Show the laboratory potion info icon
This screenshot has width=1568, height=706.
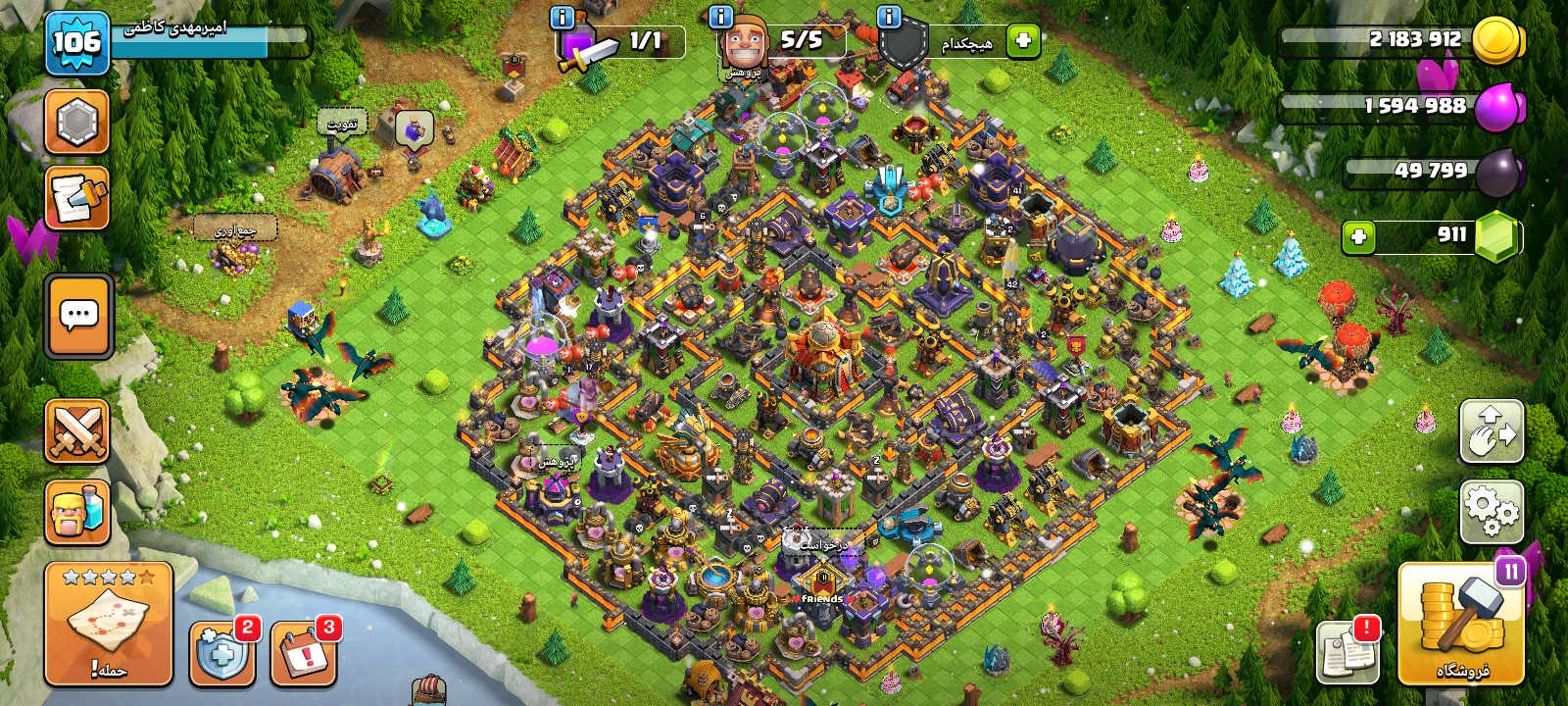coord(563,17)
